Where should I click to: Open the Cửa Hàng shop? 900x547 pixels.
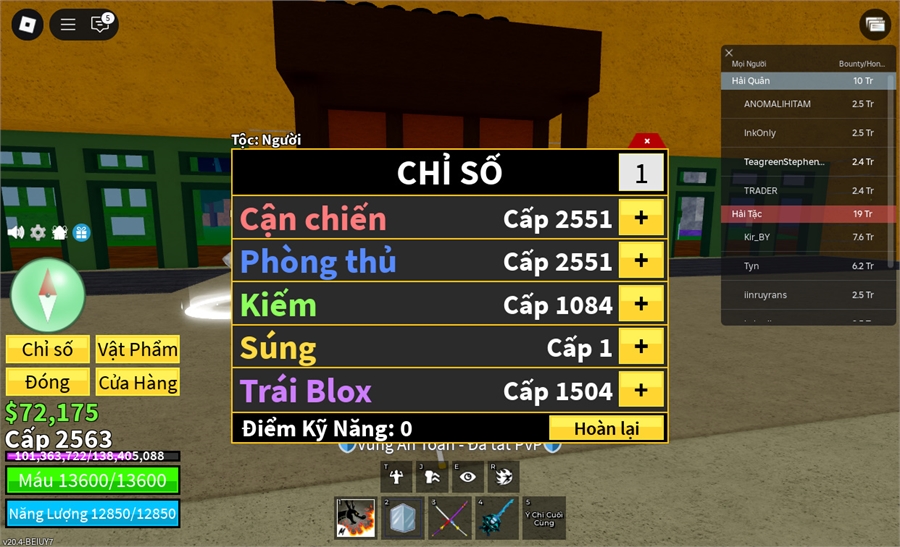138,382
